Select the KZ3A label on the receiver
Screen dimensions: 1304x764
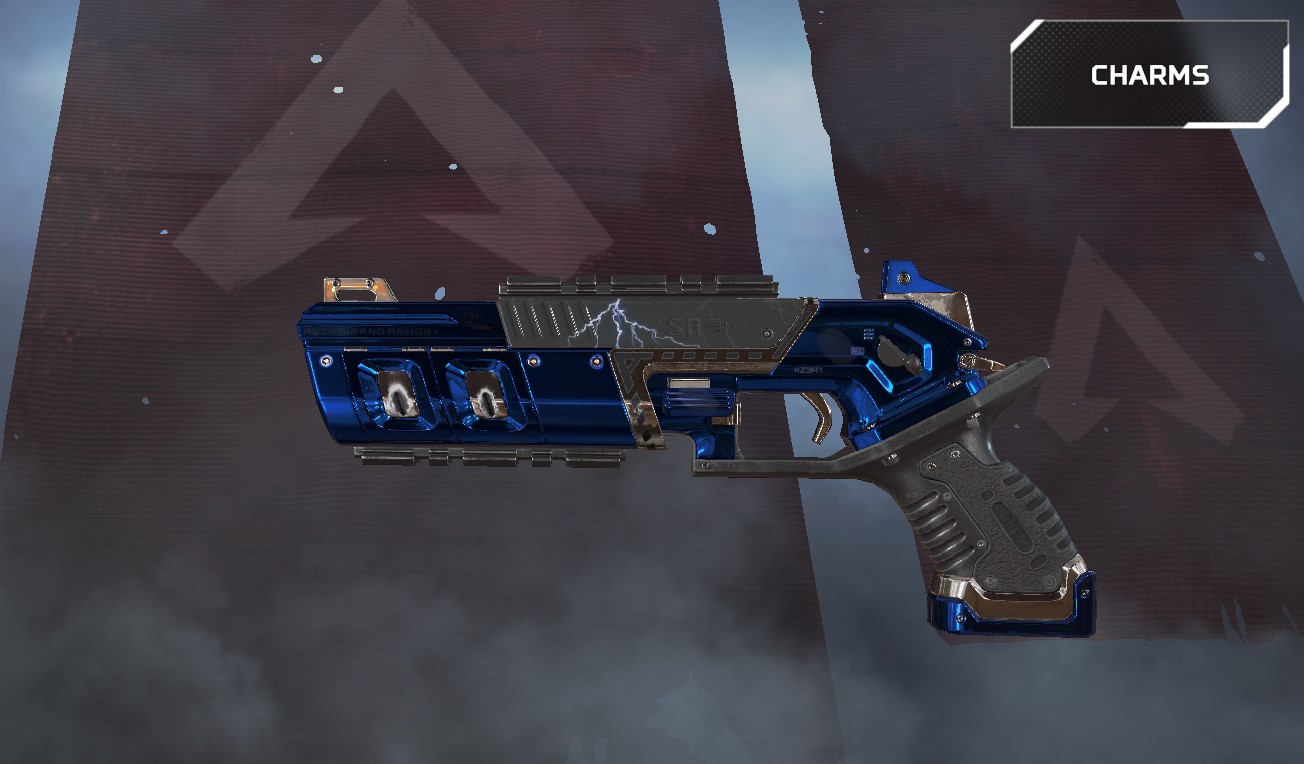pyautogui.click(x=807, y=368)
